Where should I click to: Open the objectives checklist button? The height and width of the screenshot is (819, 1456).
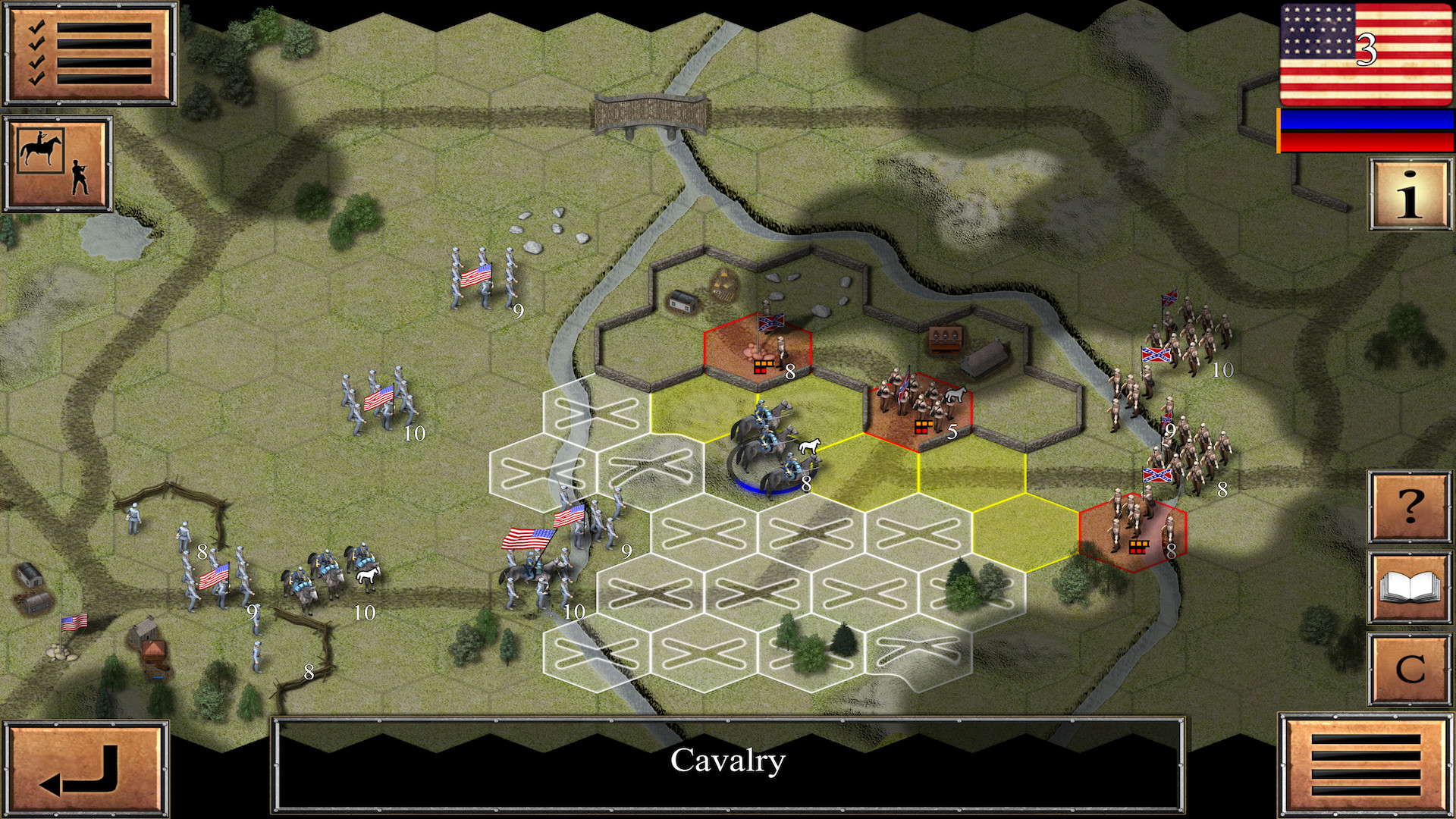pyautogui.click(x=89, y=55)
